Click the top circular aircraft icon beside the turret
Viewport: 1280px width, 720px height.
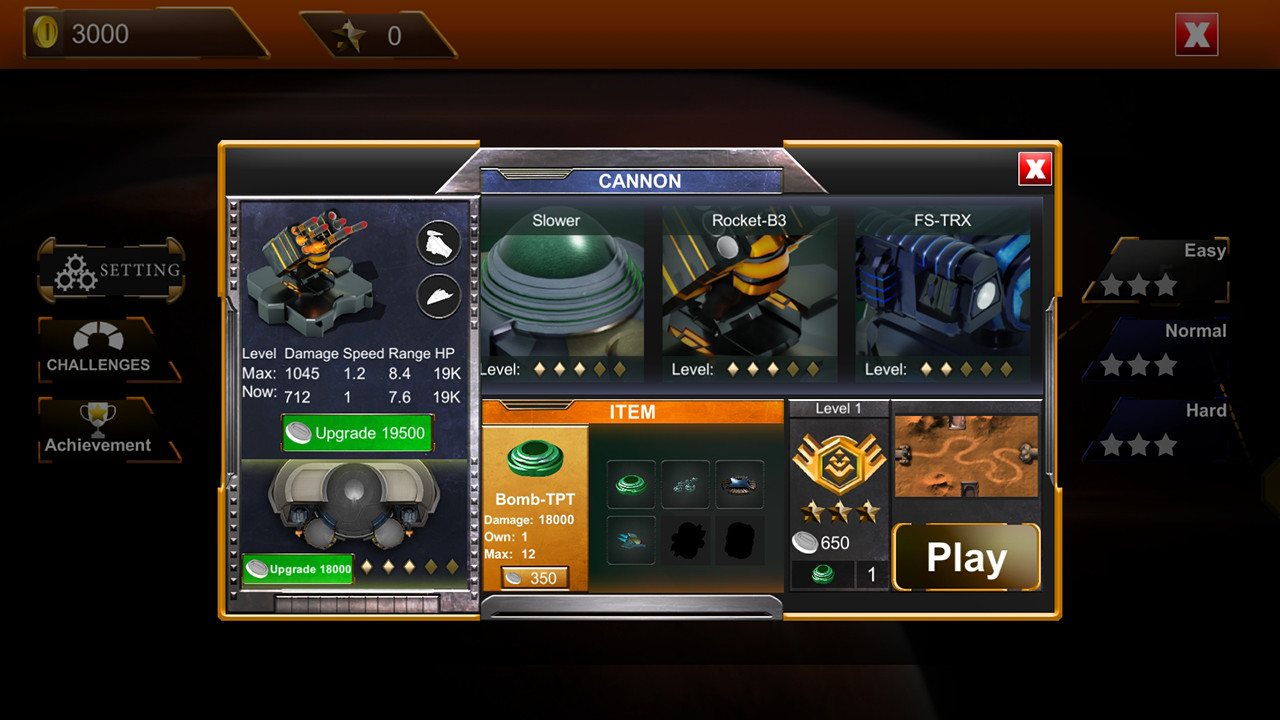pyautogui.click(x=437, y=243)
